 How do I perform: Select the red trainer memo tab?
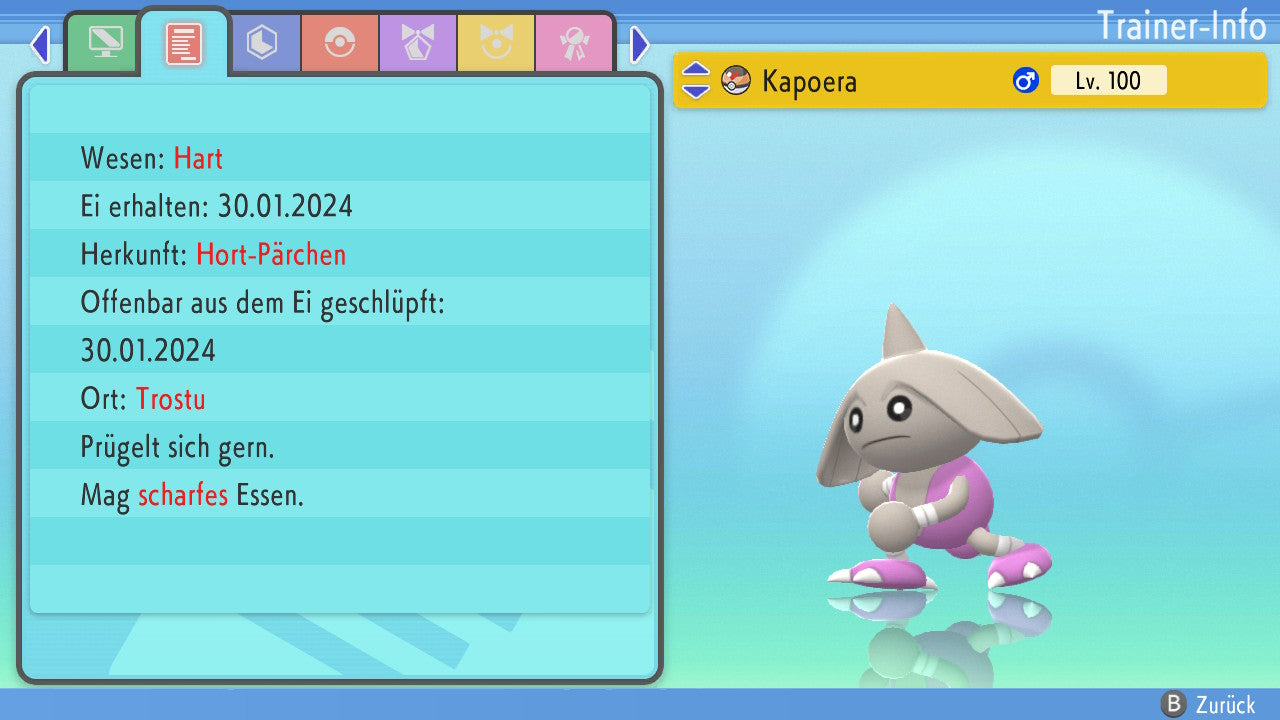coord(184,43)
